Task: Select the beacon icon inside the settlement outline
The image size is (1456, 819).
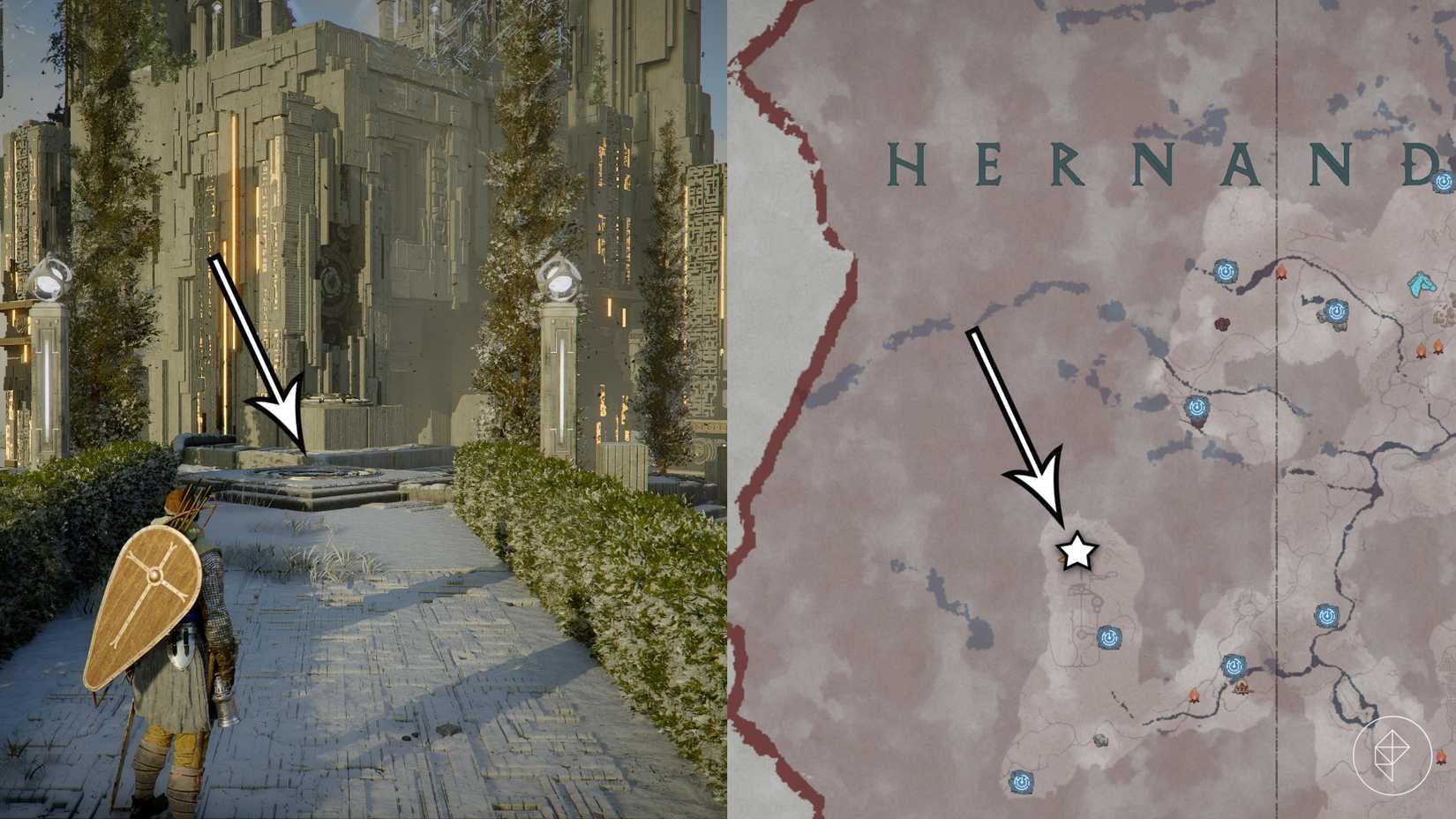Action: point(1110,638)
